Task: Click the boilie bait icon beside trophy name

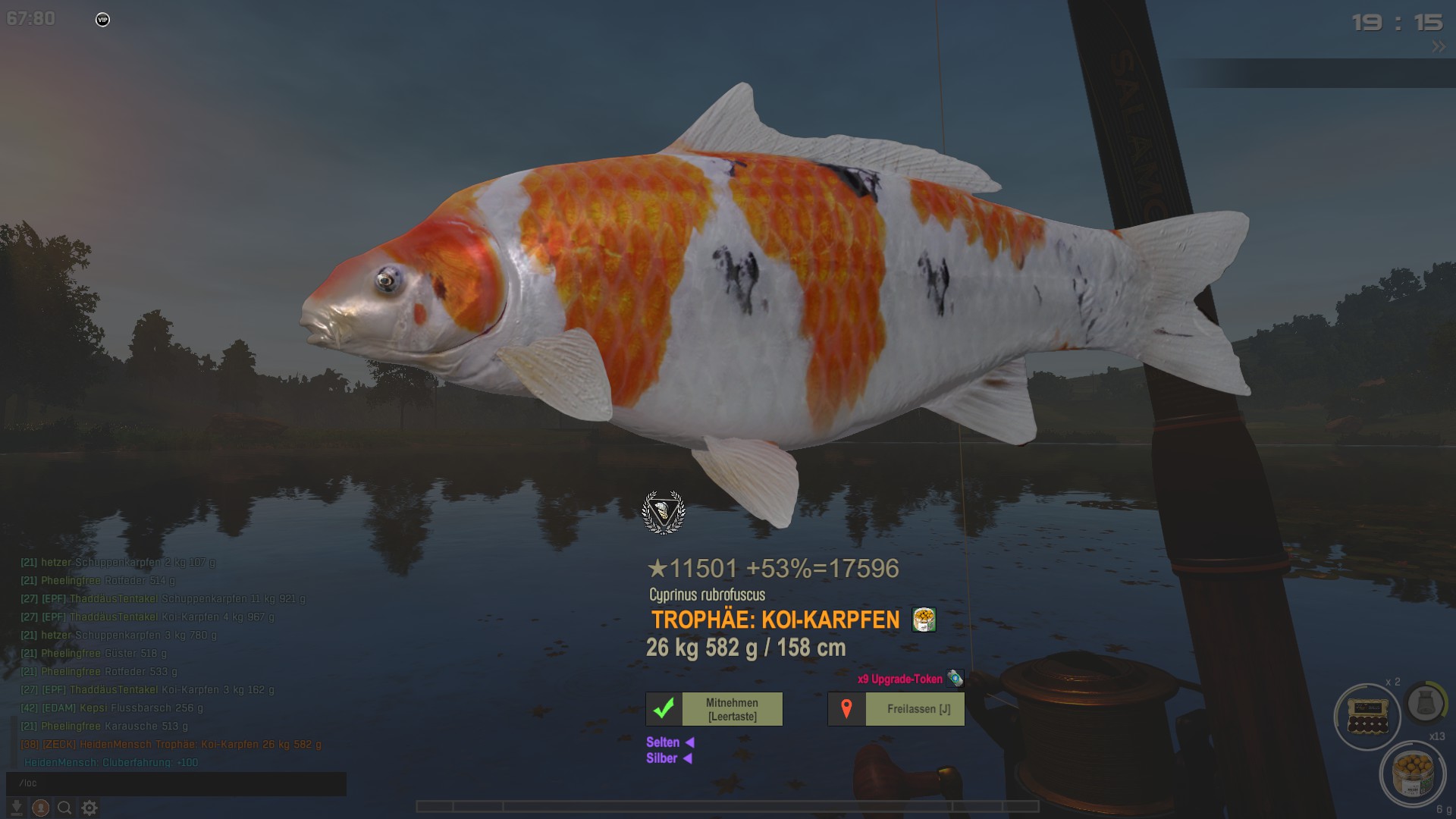Action: point(924,620)
